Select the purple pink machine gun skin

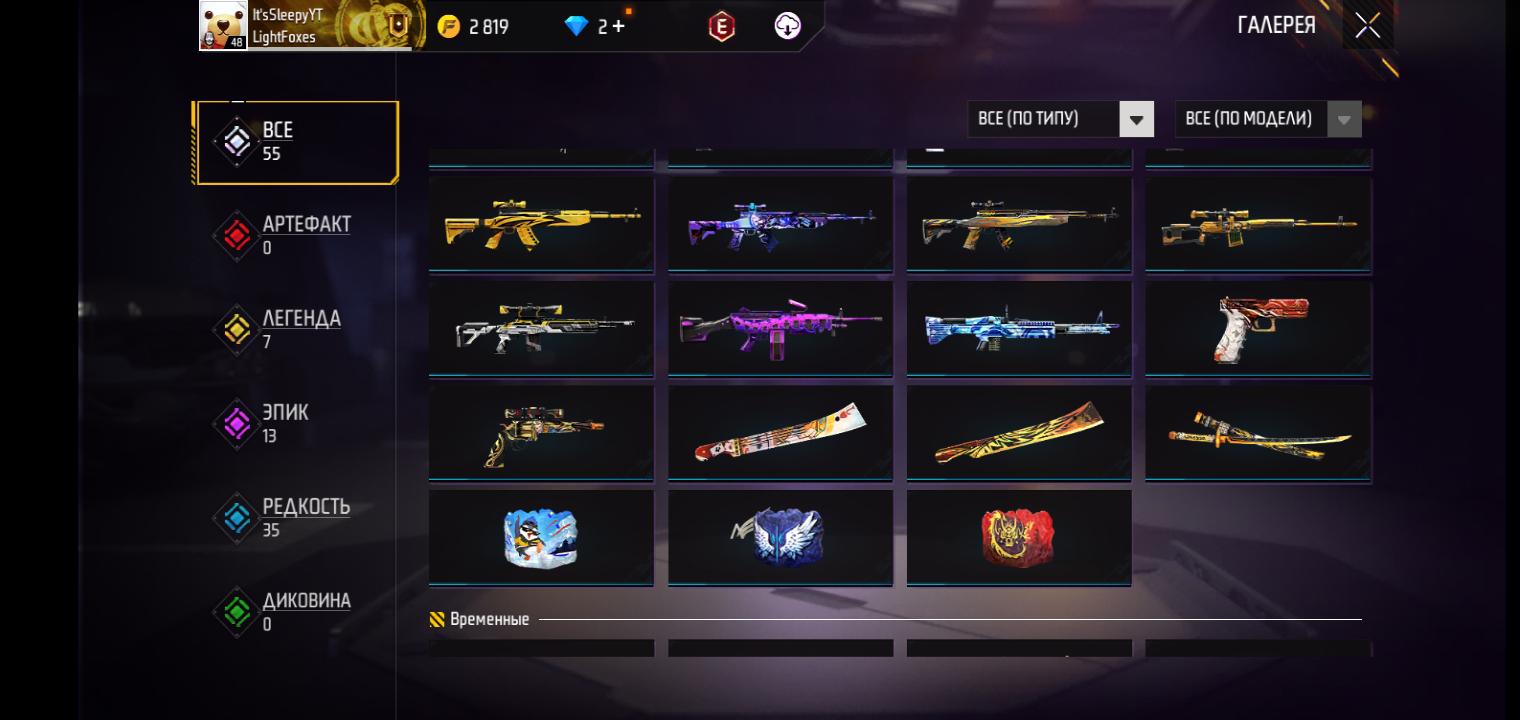(x=780, y=329)
